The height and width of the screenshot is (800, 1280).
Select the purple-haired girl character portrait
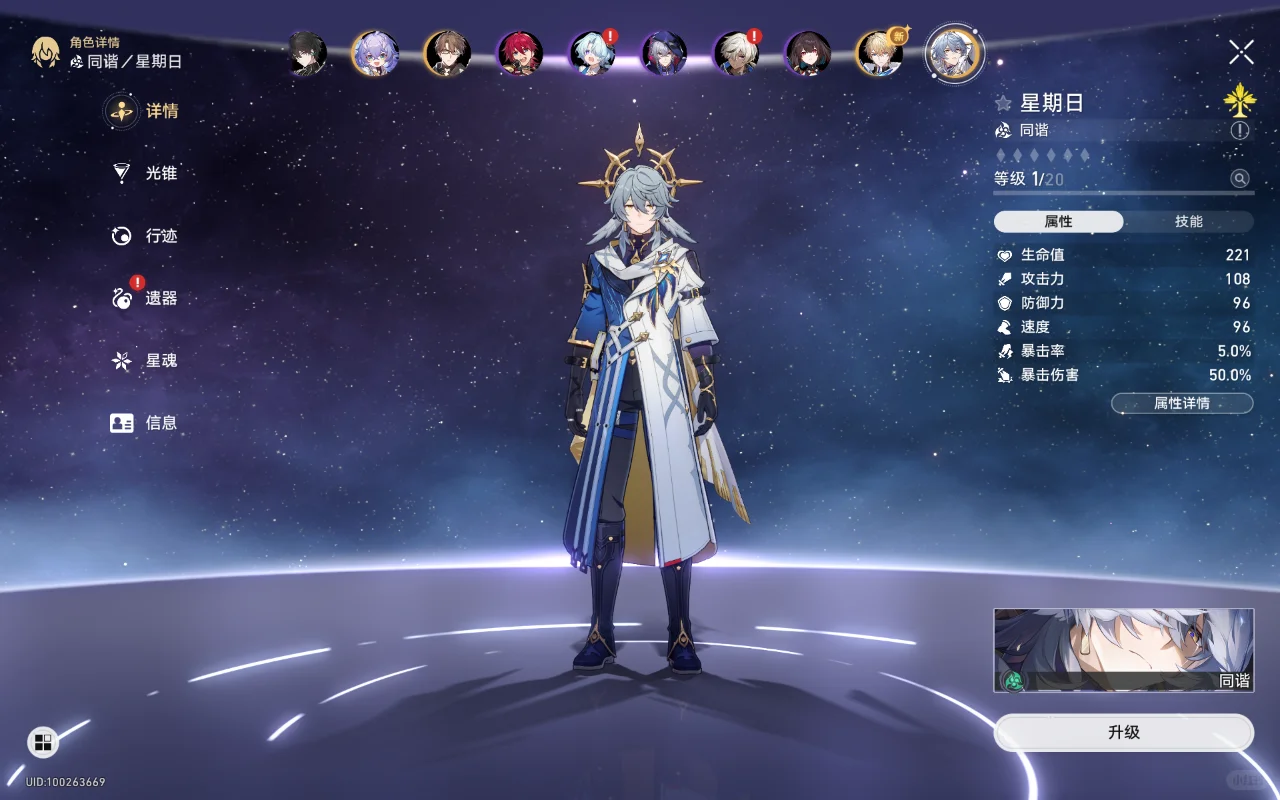pyautogui.click(x=375, y=53)
